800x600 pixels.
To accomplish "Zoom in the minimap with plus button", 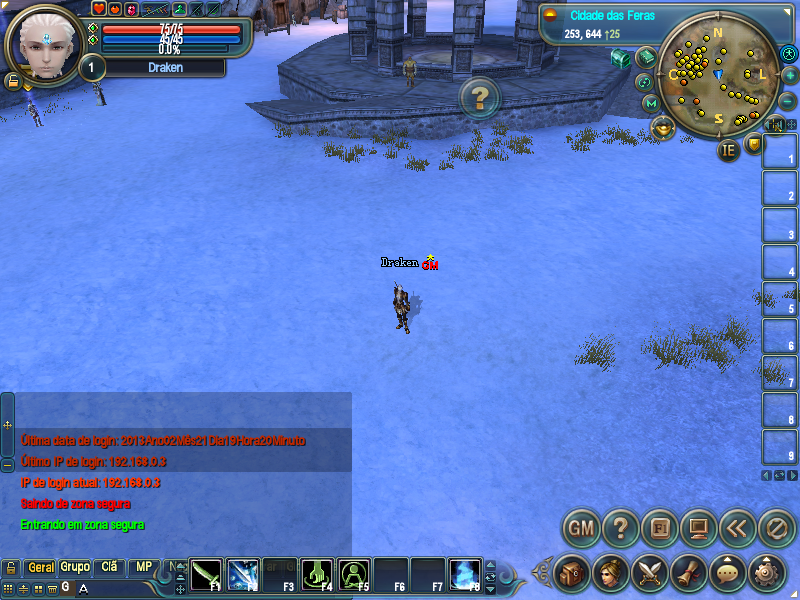I will pyautogui.click(x=789, y=75).
